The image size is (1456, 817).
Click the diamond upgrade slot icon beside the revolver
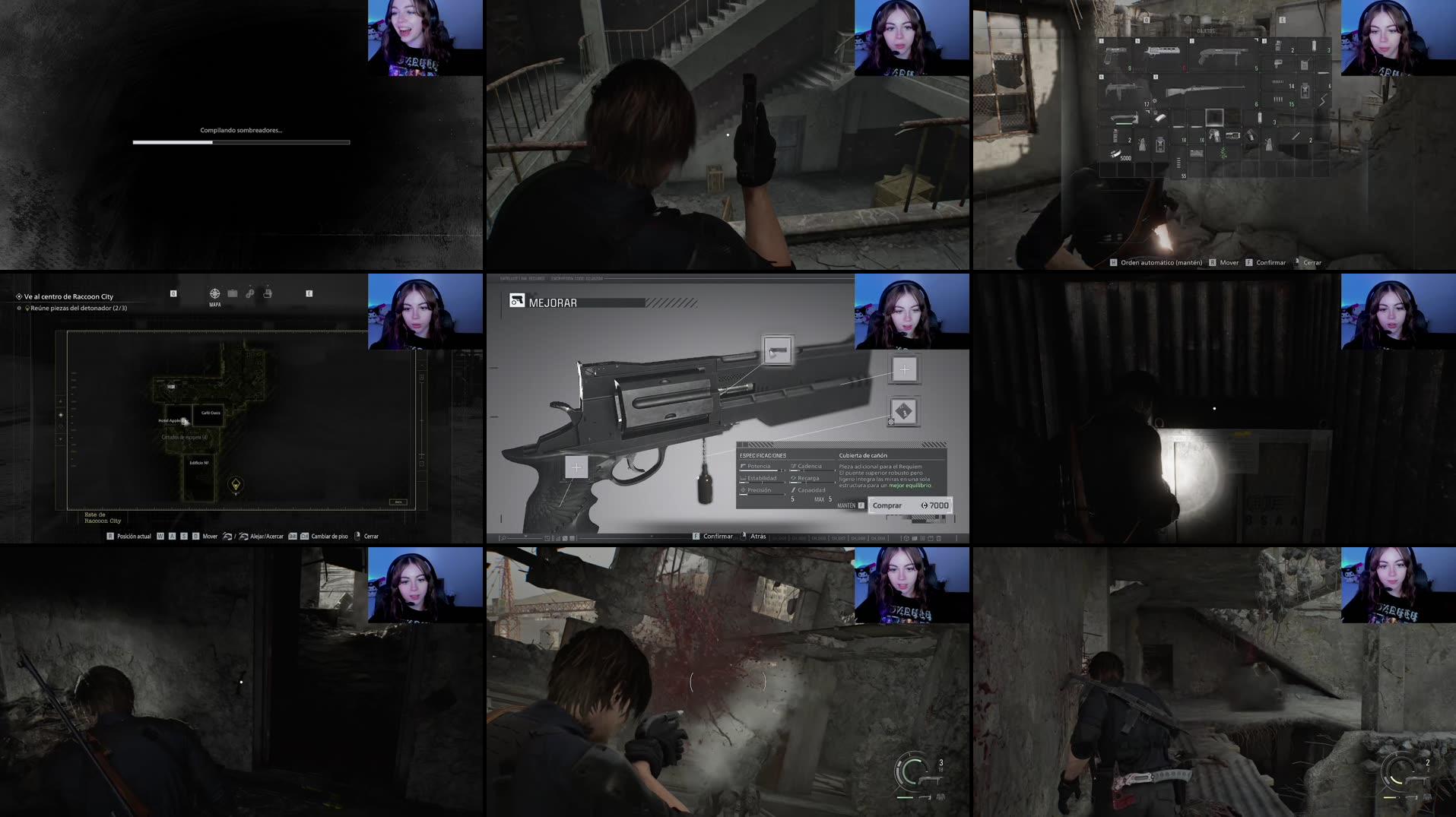(903, 410)
